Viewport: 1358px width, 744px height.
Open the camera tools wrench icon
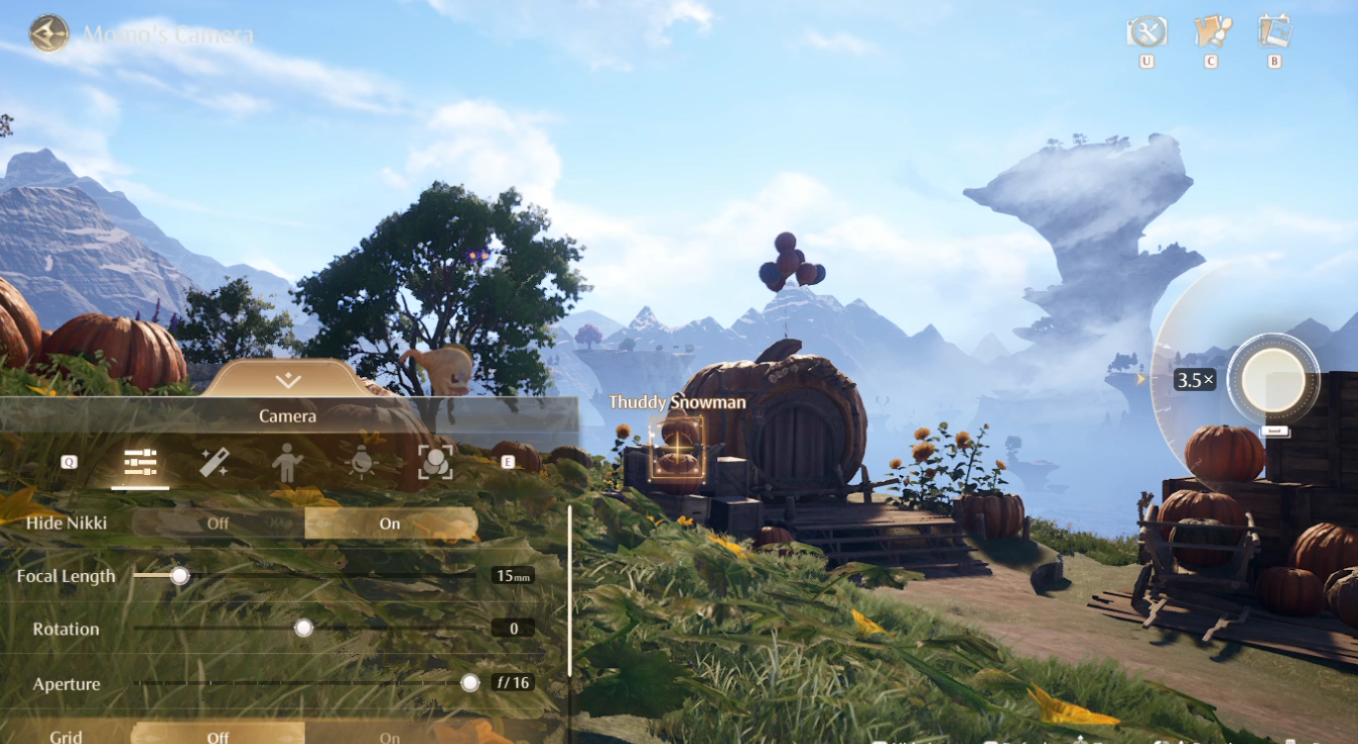pos(1147,33)
